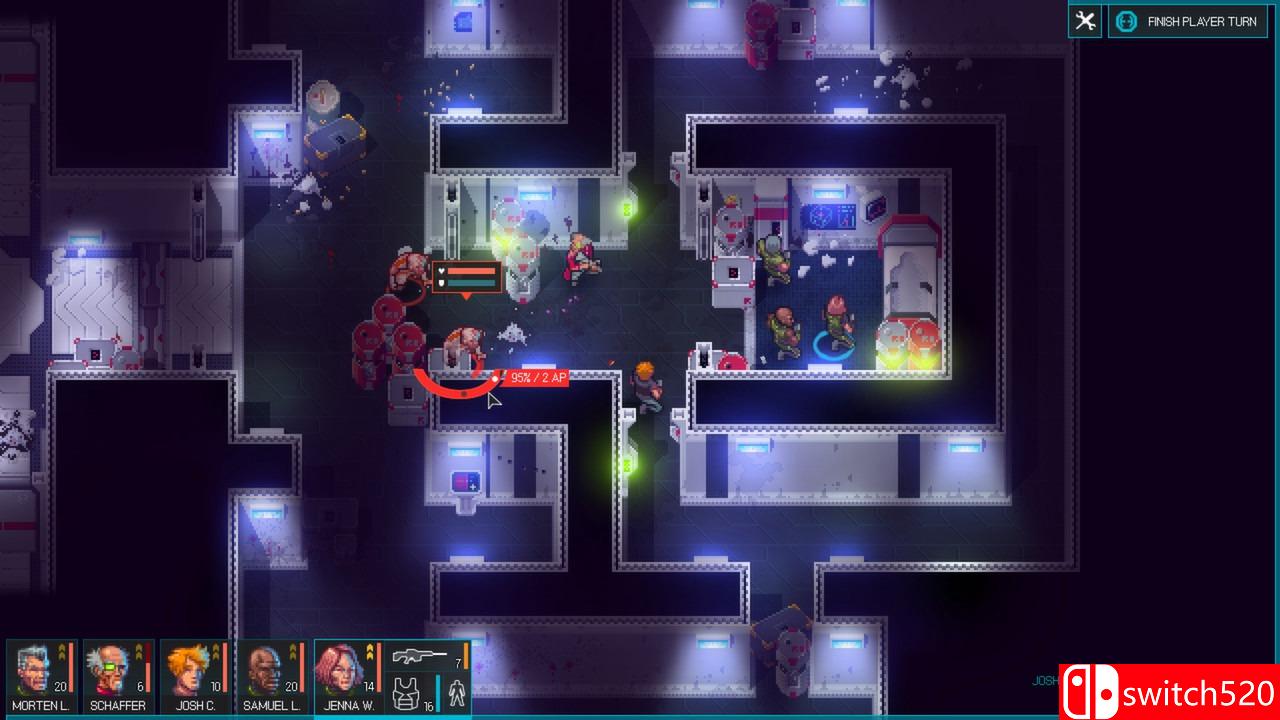This screenshot has width=1280, height=720.
Task: Click the chevrons on Jenna W.'s portrait
Action: pyautogui.click(x=369, y=652)
